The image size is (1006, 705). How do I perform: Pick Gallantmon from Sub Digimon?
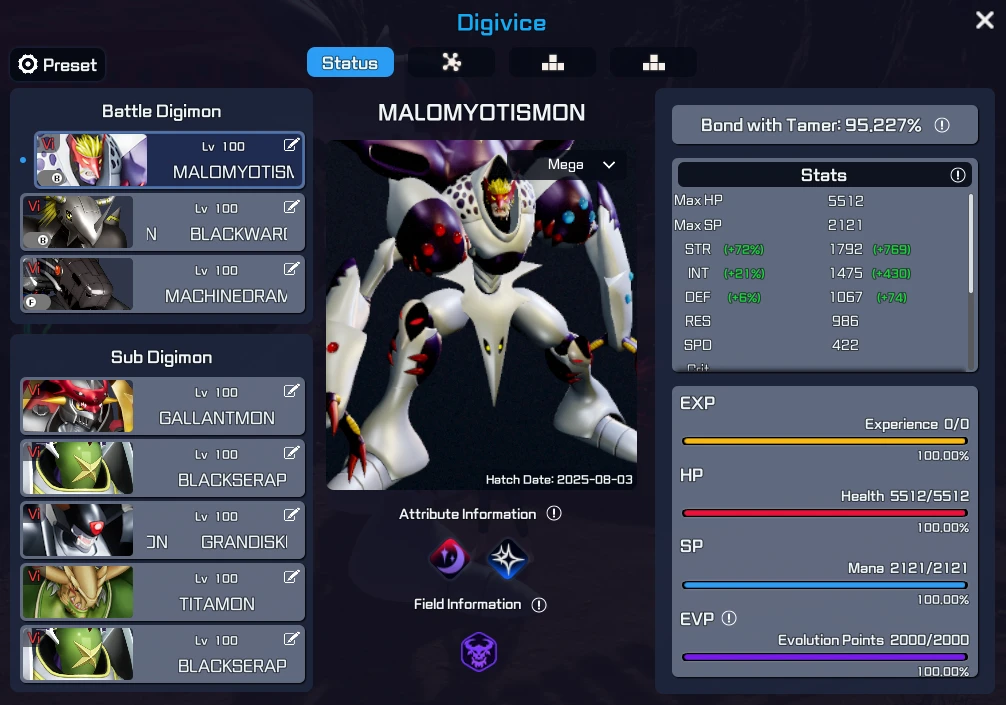point(163,406)
